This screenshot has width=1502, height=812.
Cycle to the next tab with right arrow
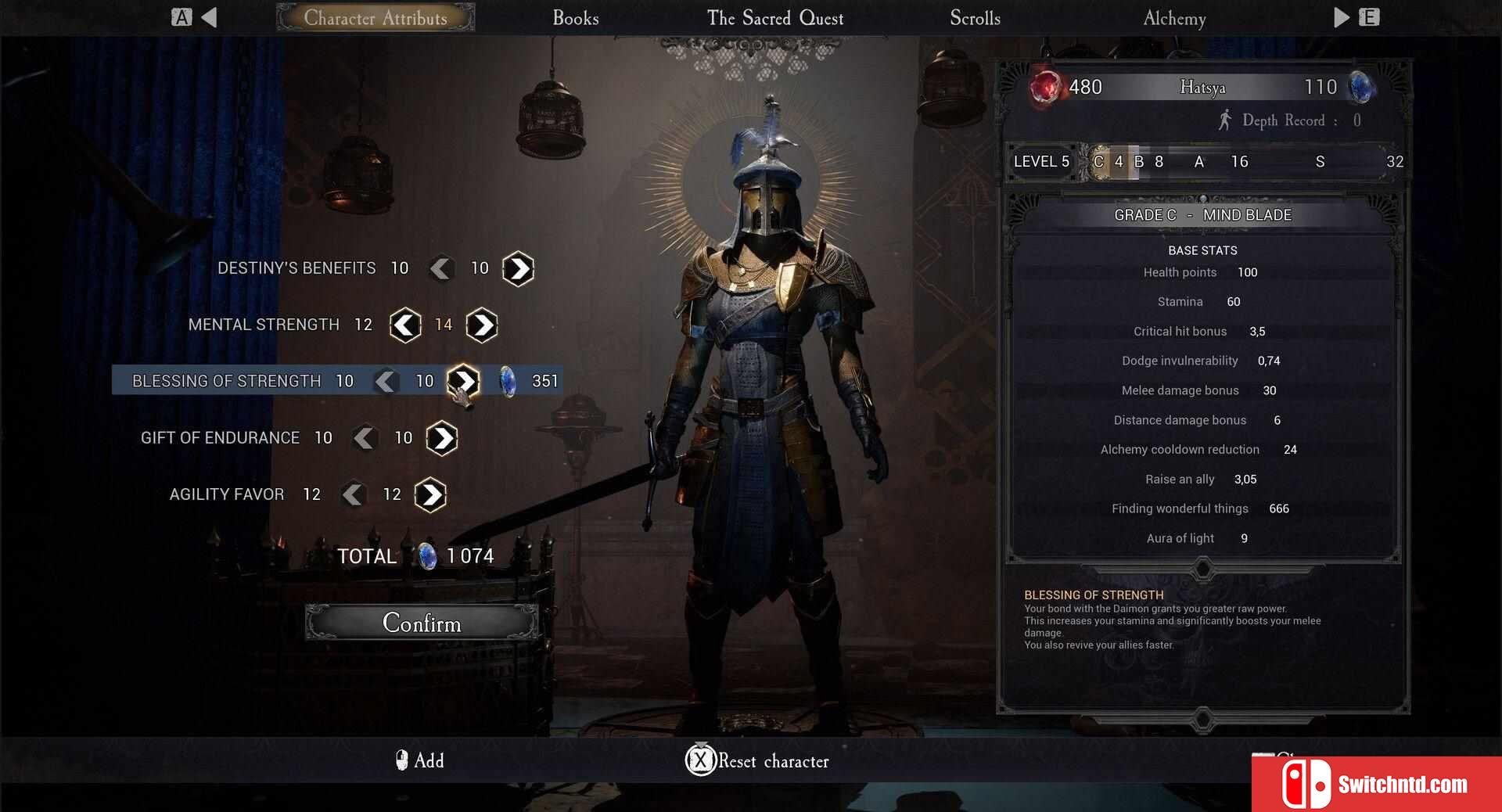(x=1342, y=17)
